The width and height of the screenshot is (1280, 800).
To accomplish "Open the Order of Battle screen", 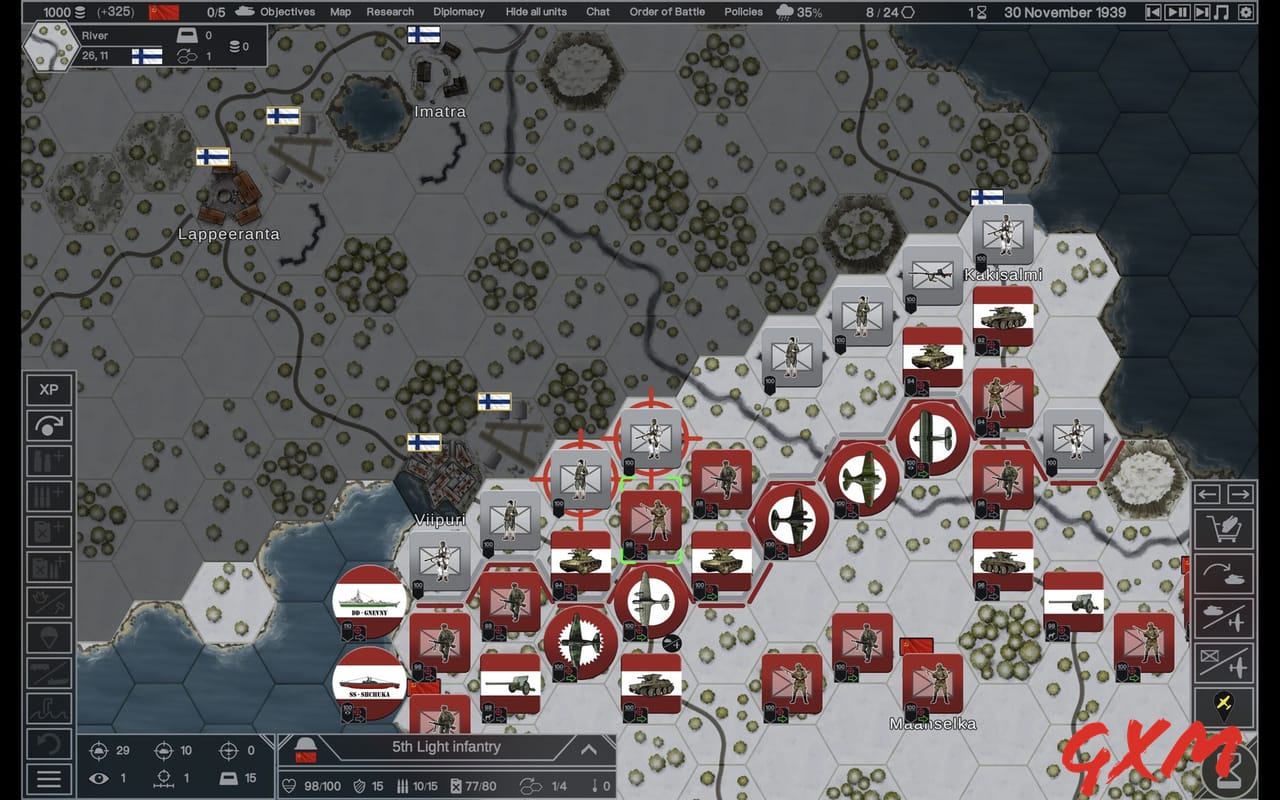I will click(669, 12).
